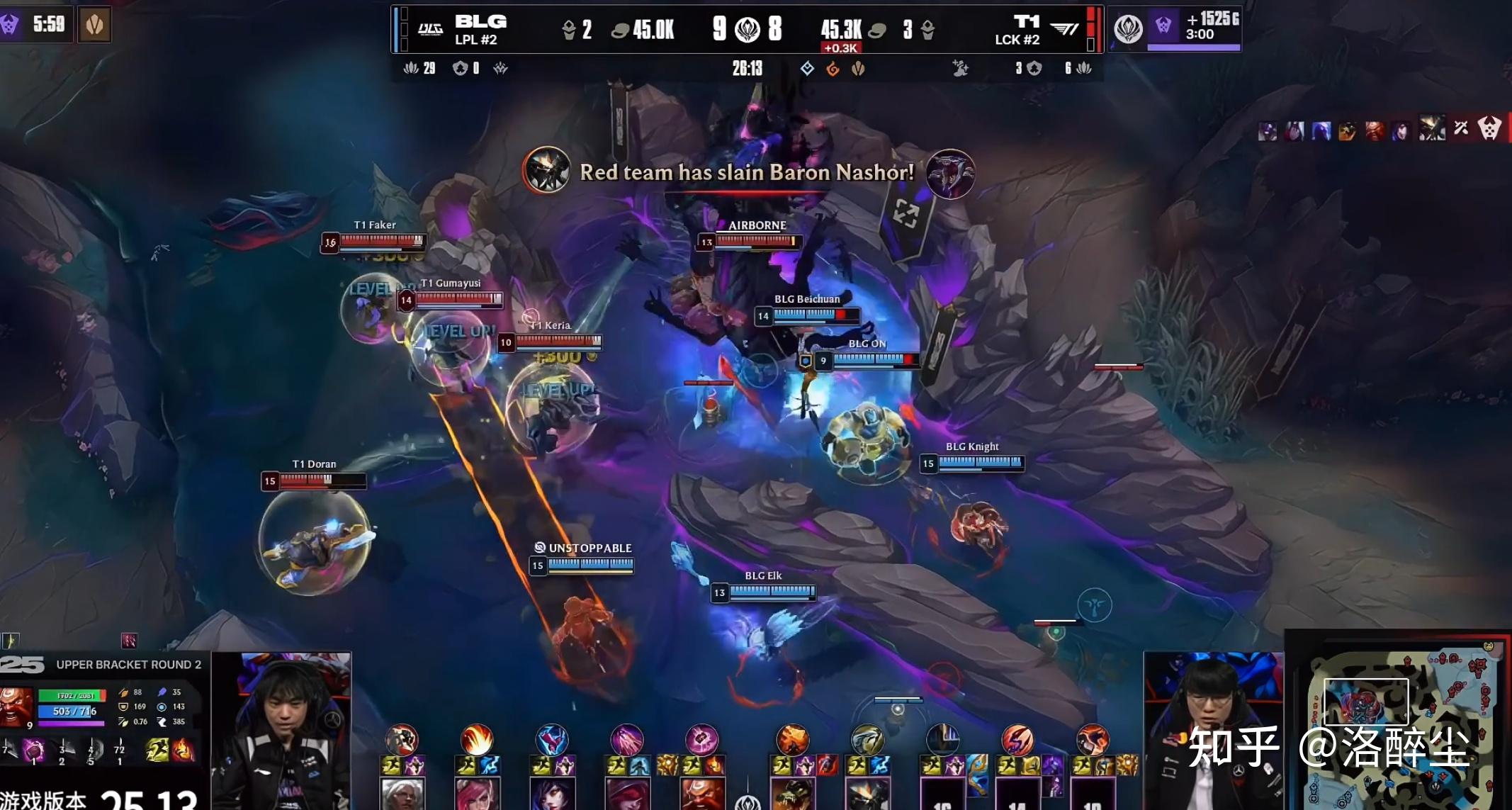Viewport: 1512px width, 810px height.
Task: Open the BLG player's webcam feed
Action: pyautogui.click(x=281, y=730)
